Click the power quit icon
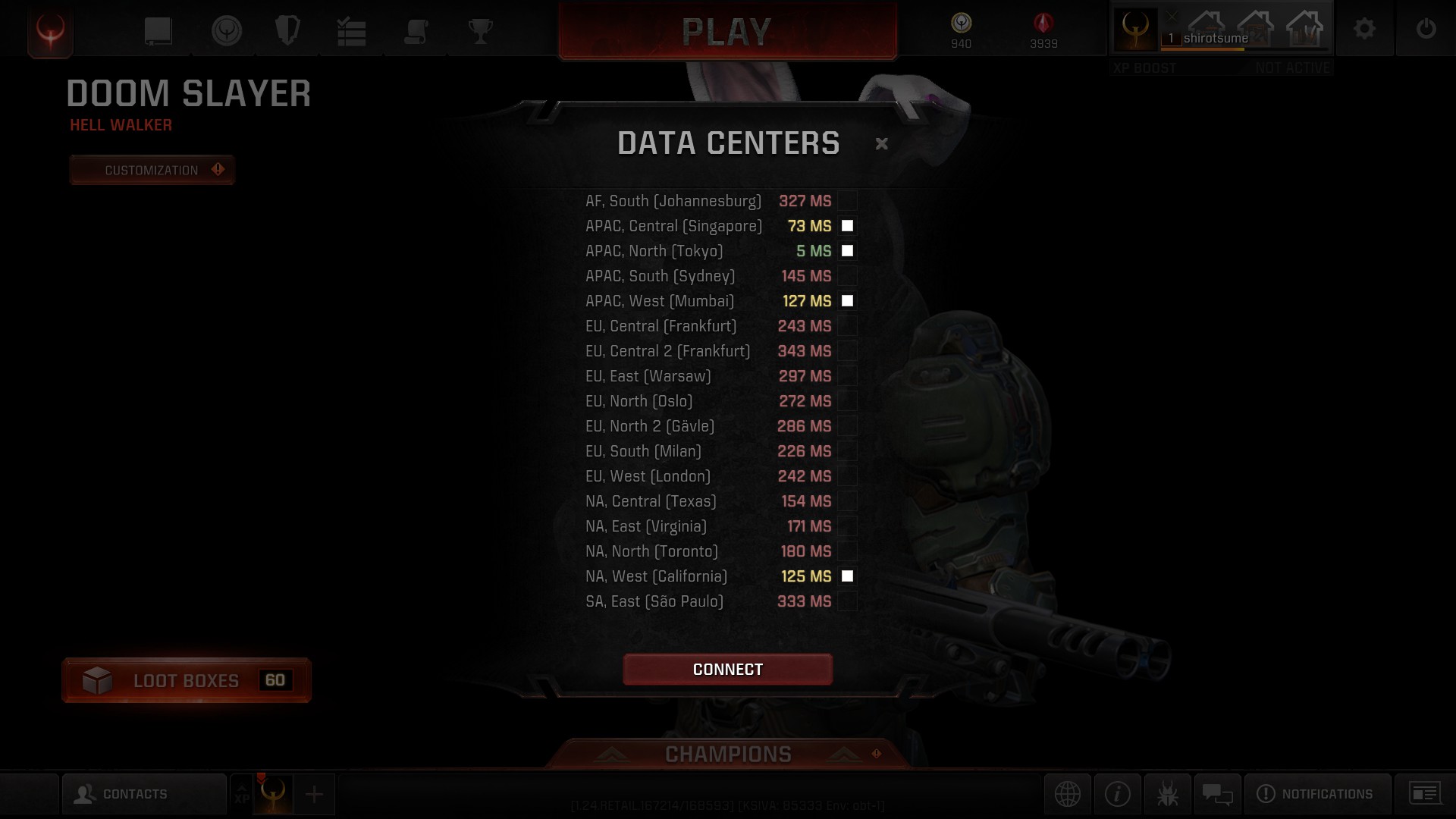The width and height of the screenshot is (1456, 819). click(x=1426, y=30)
